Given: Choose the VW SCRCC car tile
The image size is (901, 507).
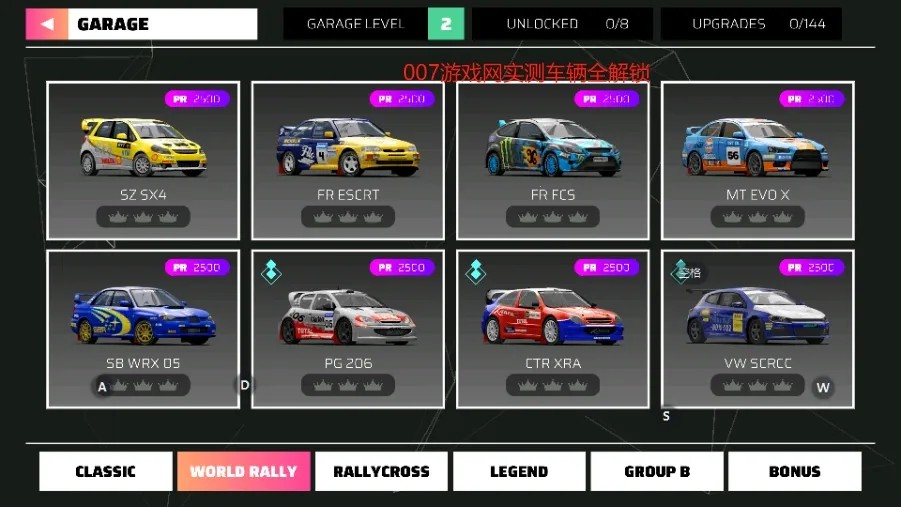Looking at the screenshot, I should point(757,328).
